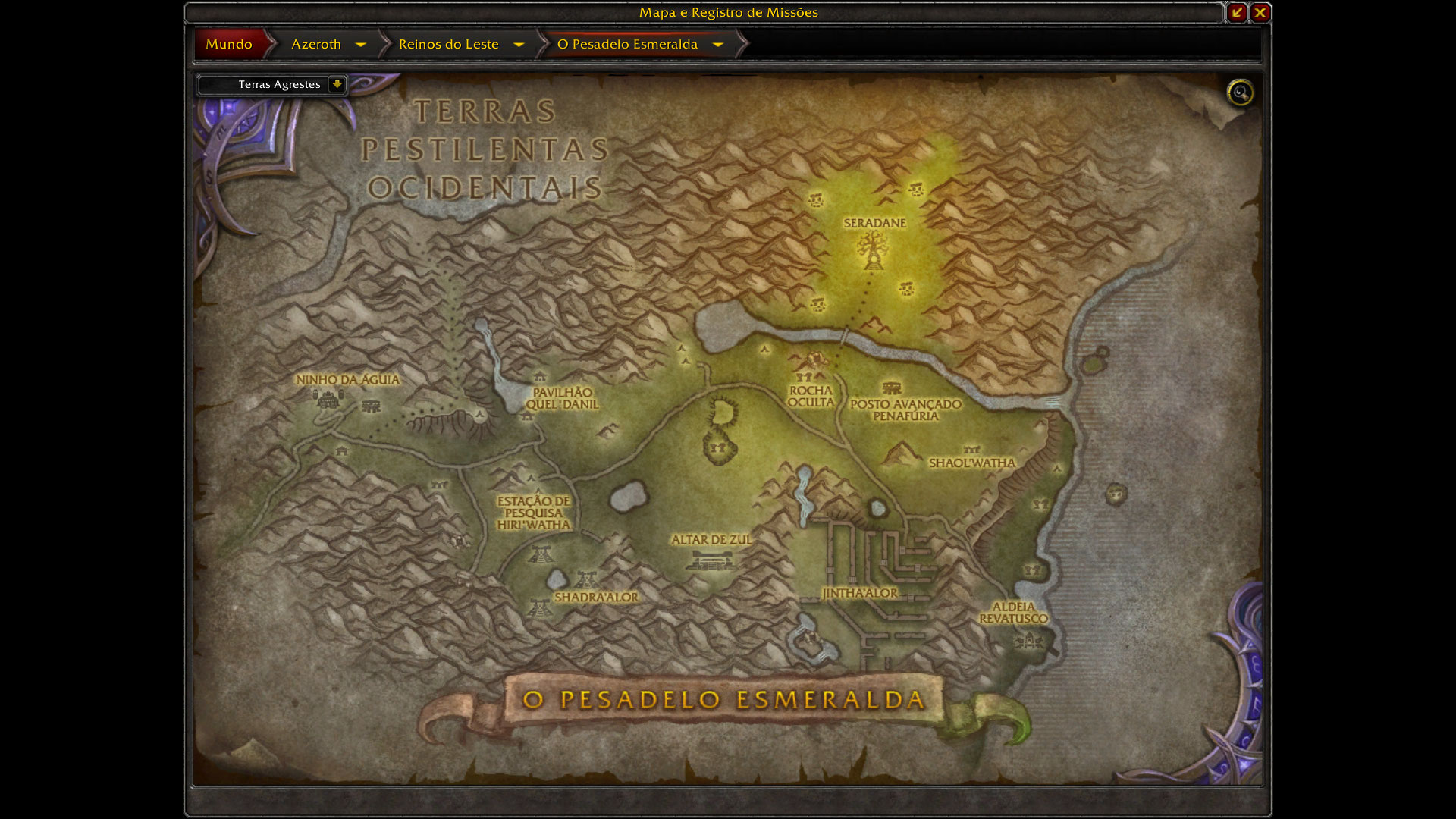Screen dimensions: 1456x819
Task: Click the magnifying glass map filter icon
Action: pos(1241,93)
